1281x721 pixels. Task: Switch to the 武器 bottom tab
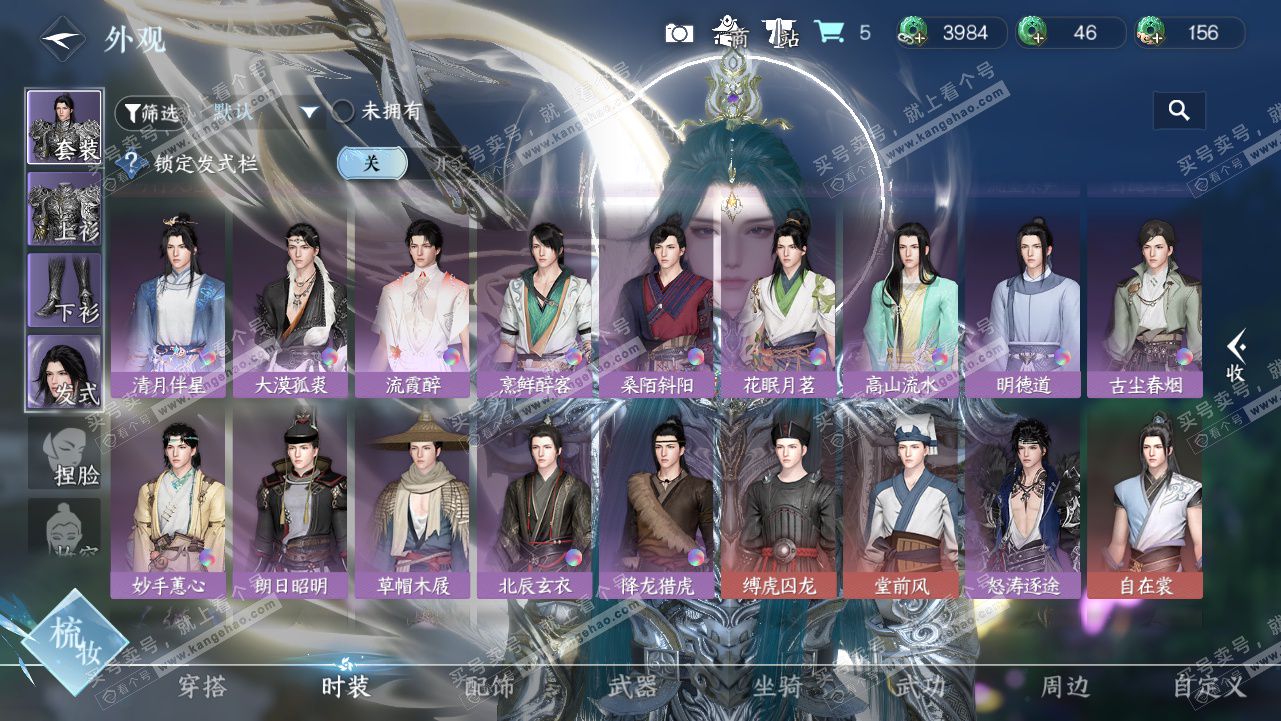[x=632, y=687]
